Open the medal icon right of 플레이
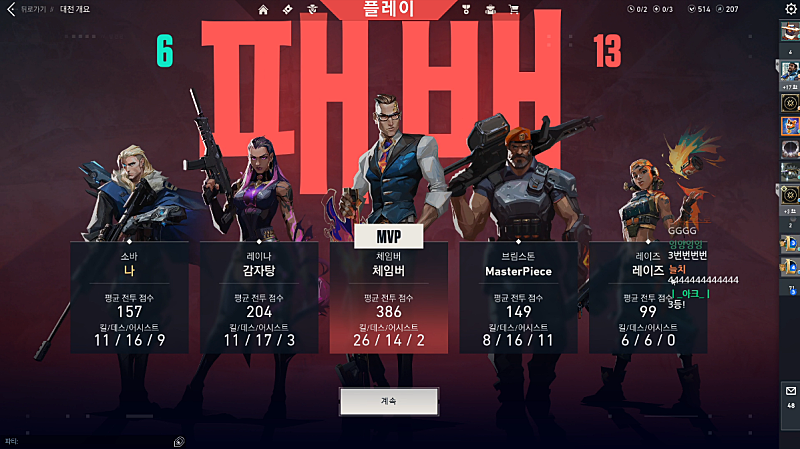Image resolution: width=800 pixels, height=449 pixels. pos(466,10)
